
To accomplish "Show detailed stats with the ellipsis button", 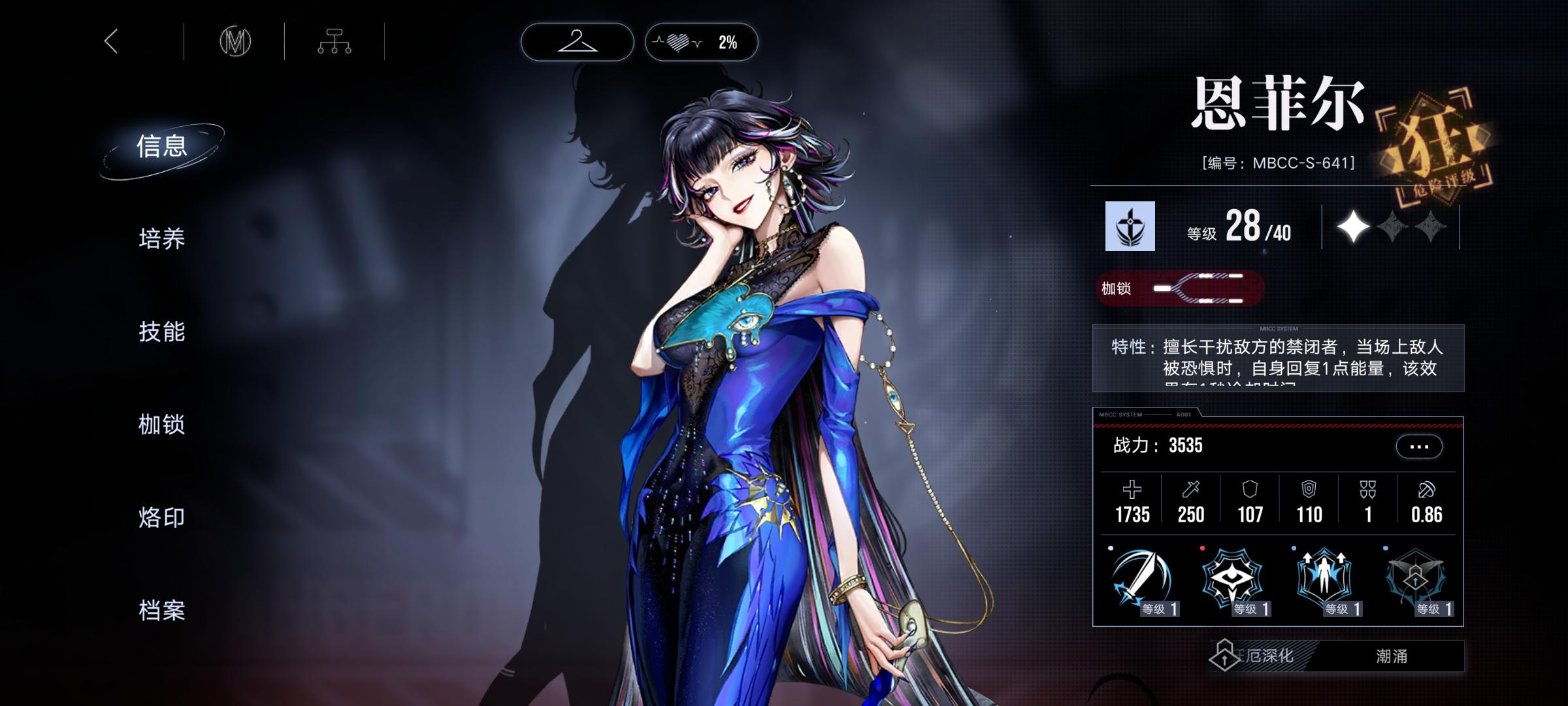I will pos(1418,446).
